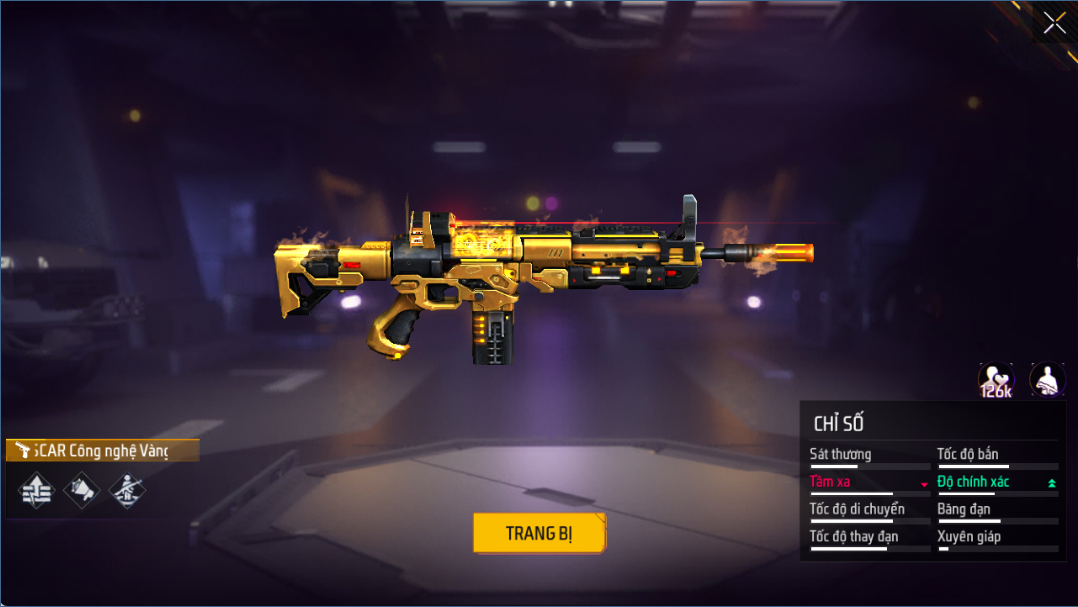This screenshot has height=607, width=1078.
Task: Click the SCAR Công nghệ Vàng name banner
Action: pos(102,451)
